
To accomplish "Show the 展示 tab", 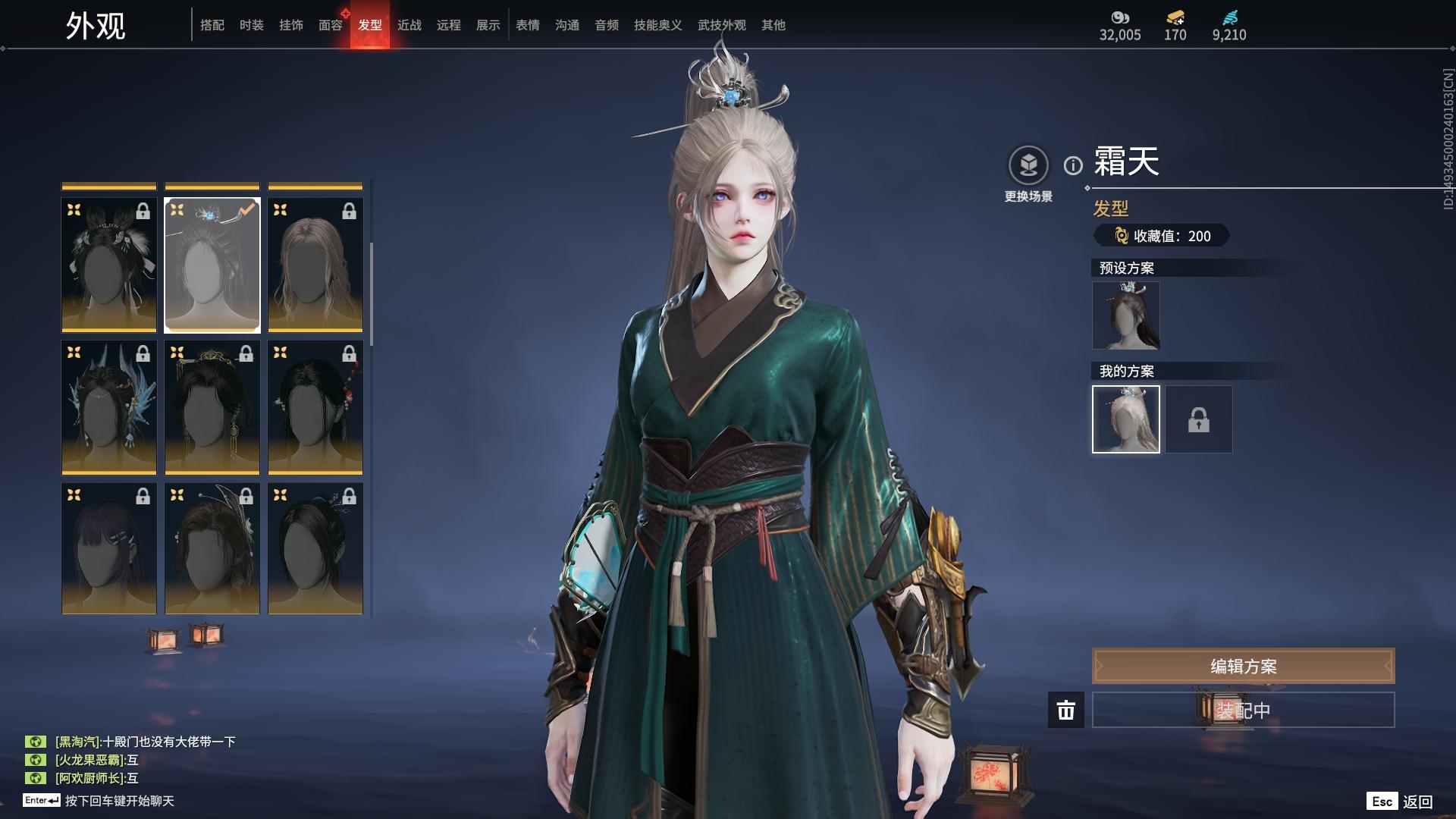I will pos(488,25).
